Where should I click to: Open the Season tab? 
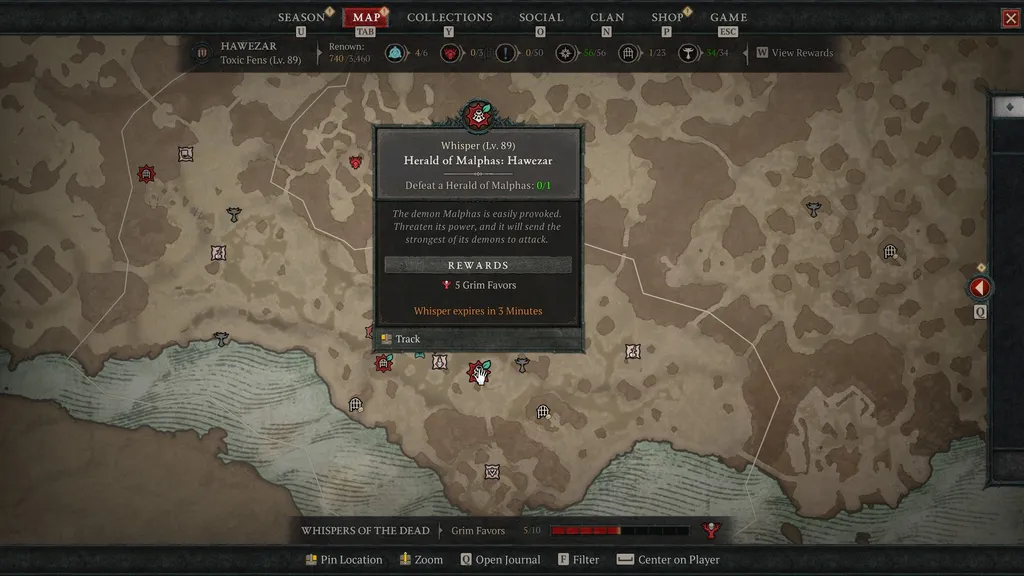tap(301, 18)
